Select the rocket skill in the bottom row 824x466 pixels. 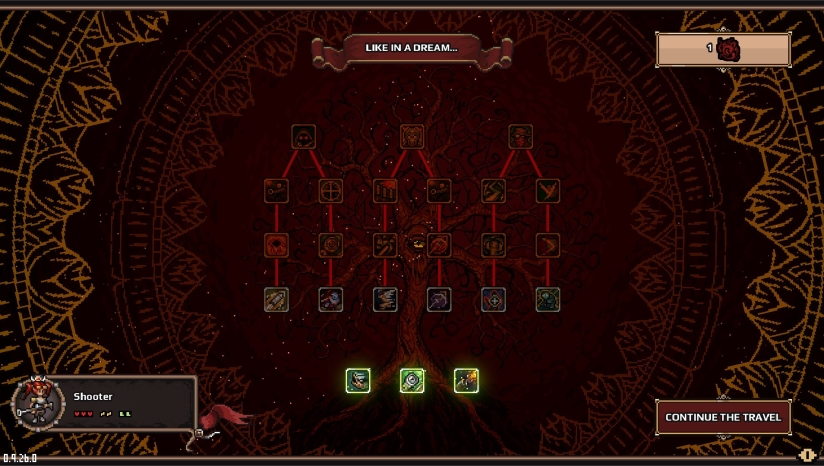click(277, 299)
